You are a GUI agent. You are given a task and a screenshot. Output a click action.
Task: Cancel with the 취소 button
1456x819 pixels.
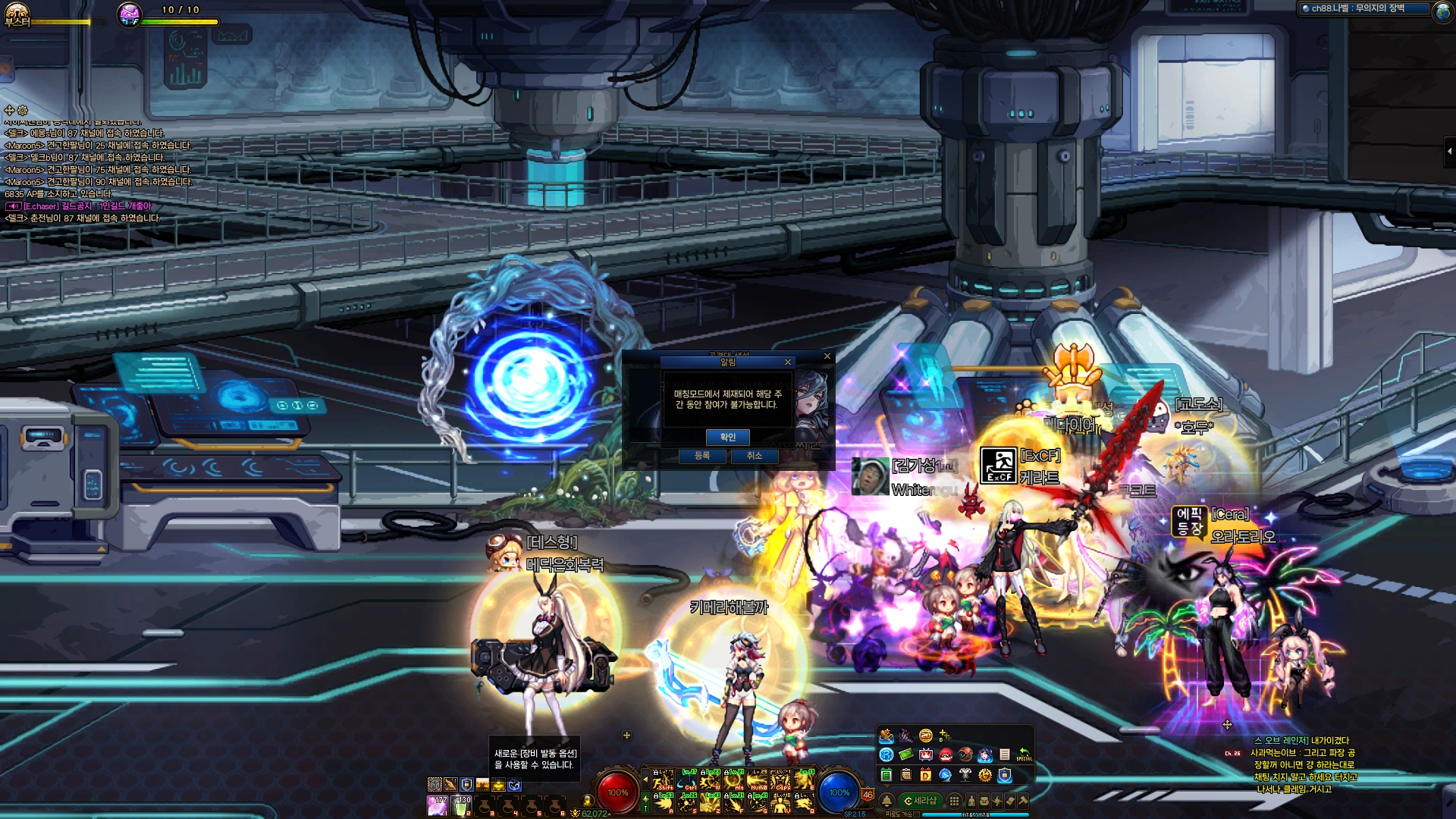(754, 456)
